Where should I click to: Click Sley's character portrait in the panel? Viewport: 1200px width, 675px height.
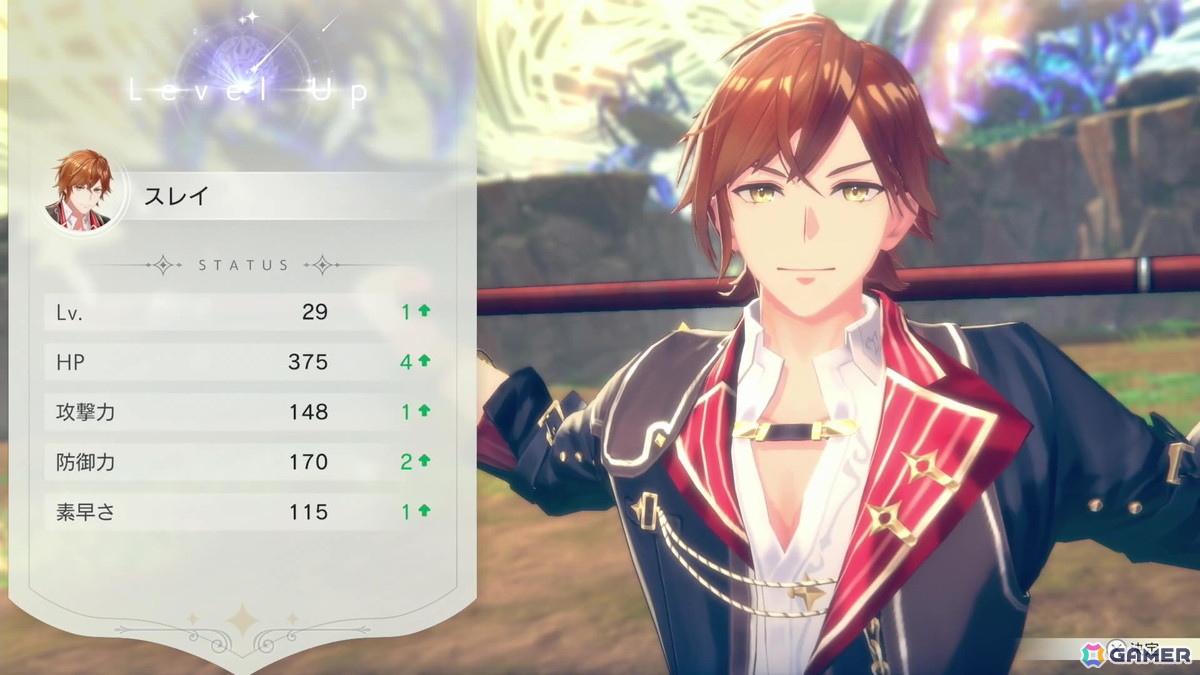pos(83,191)
